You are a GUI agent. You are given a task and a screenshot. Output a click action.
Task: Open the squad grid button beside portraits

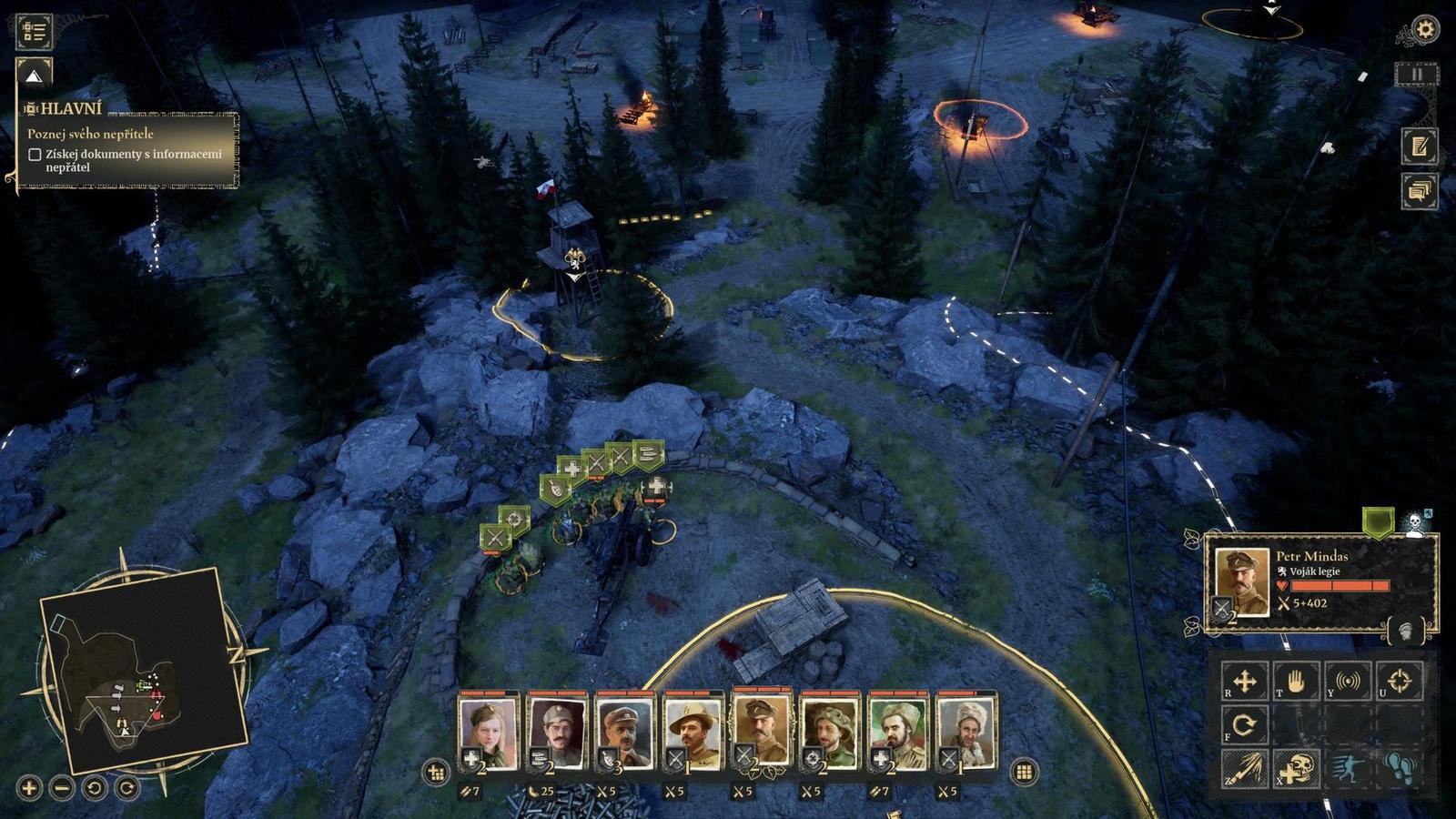[1024, 772]
